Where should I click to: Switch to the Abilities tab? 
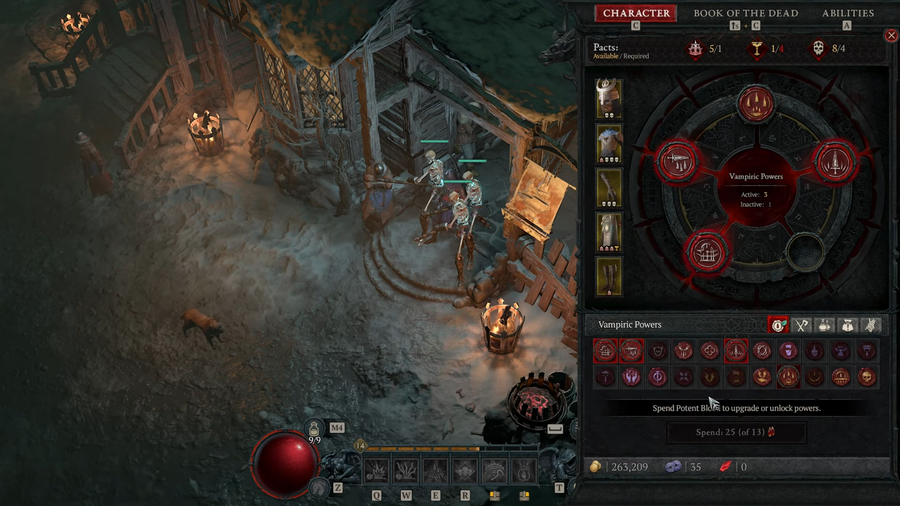click(x=848, y=14)
